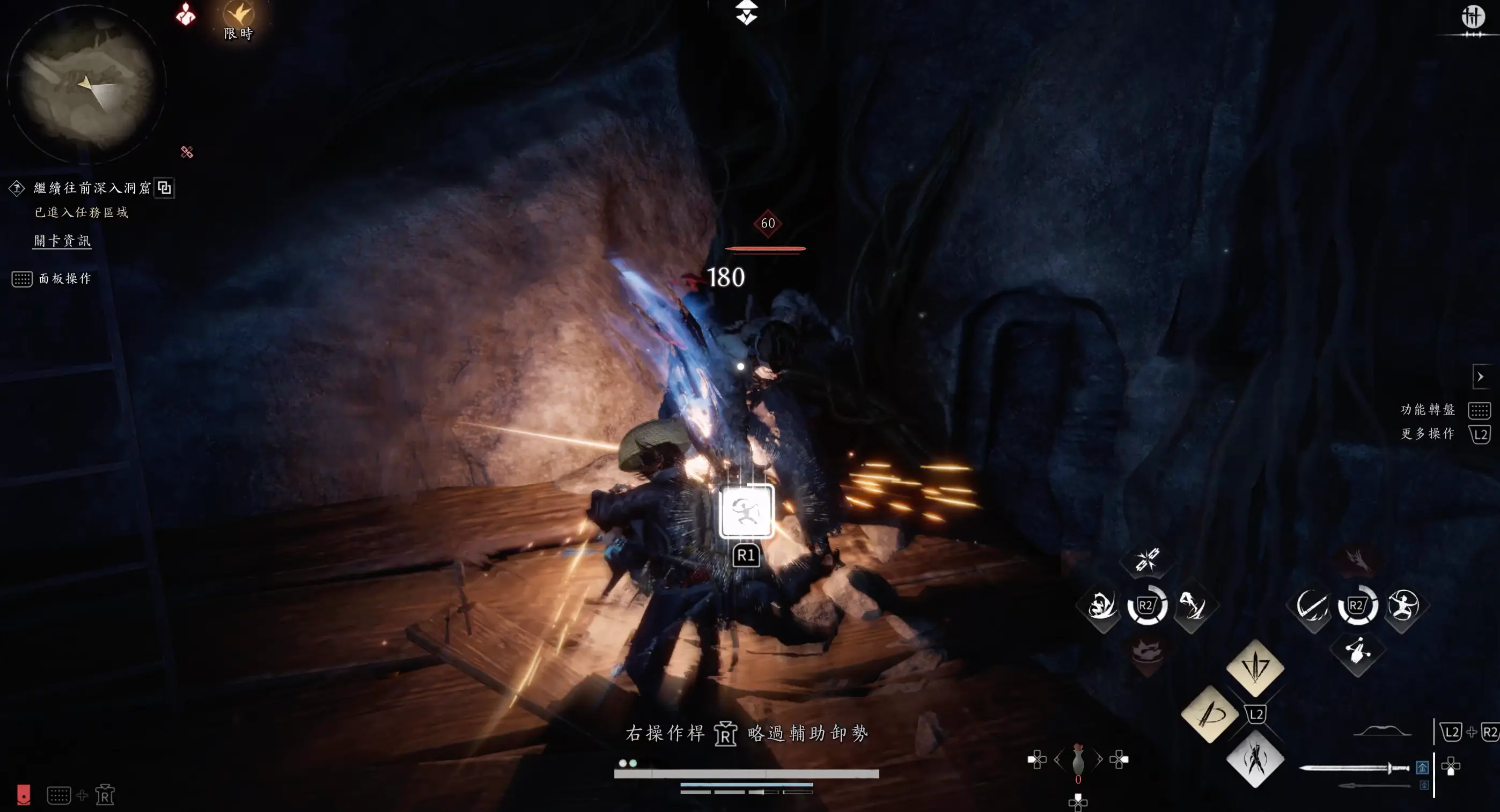Open the 關卡資訊 stage info link
Viewport: 1500px width, 812px height.
coord(62,240)
